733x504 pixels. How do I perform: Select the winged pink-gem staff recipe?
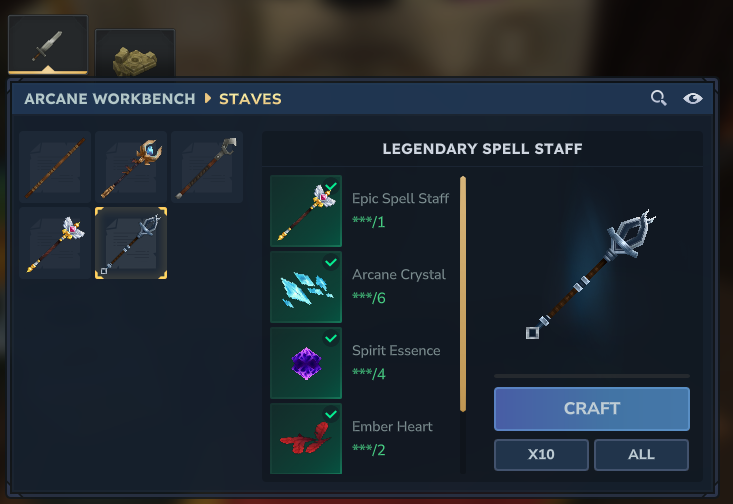pyautogui.click(x=55, y=243)
